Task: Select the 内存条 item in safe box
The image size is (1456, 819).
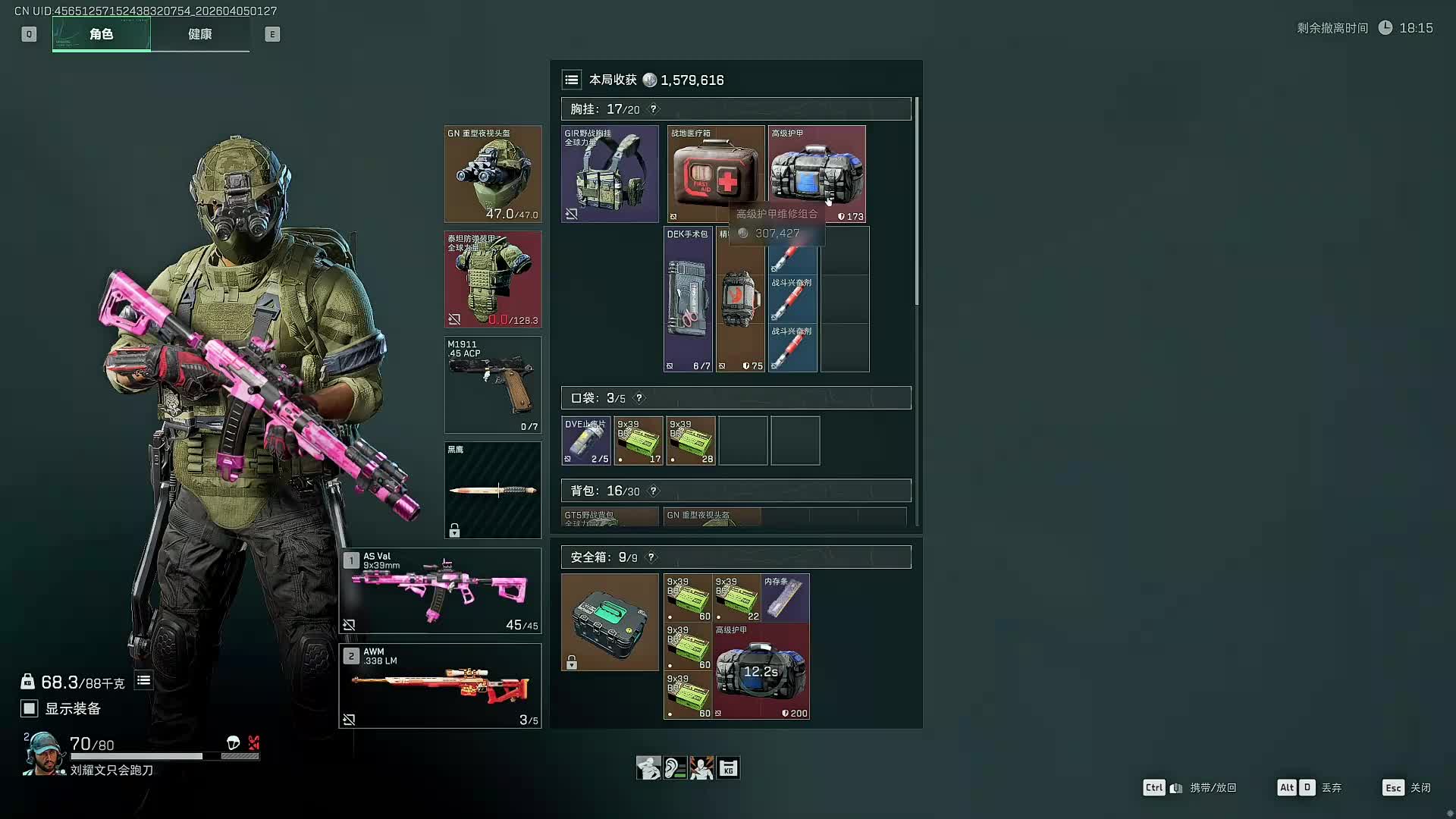Action: [x=786, y=598]
